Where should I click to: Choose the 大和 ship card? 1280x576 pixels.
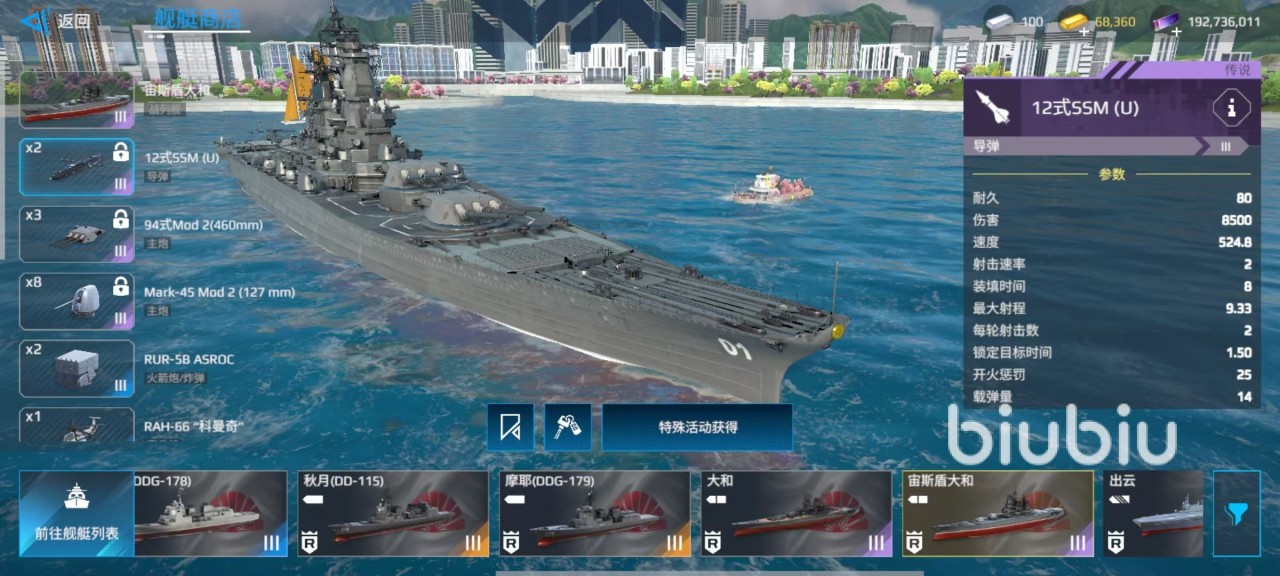[x=795, y=513]
